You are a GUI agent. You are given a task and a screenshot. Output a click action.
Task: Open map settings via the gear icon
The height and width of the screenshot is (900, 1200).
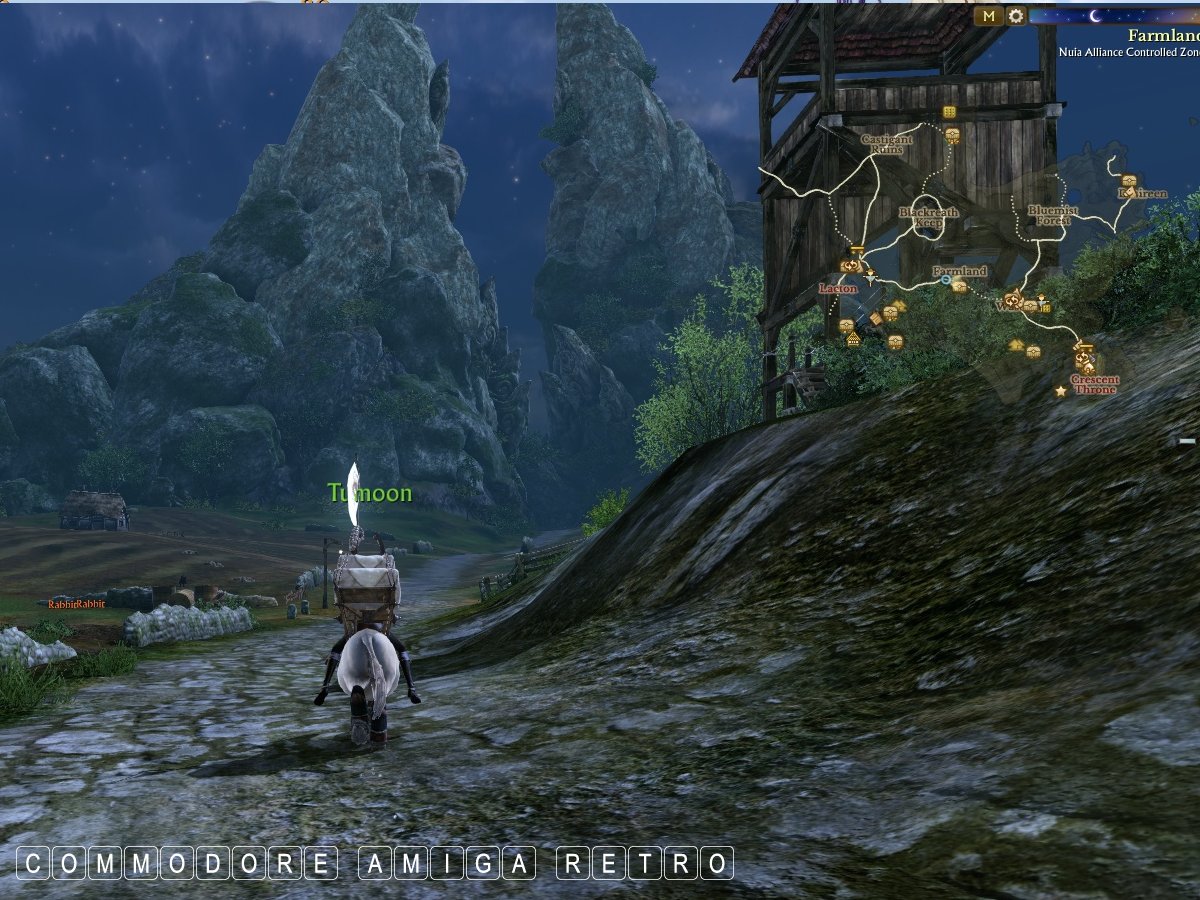1016,16
